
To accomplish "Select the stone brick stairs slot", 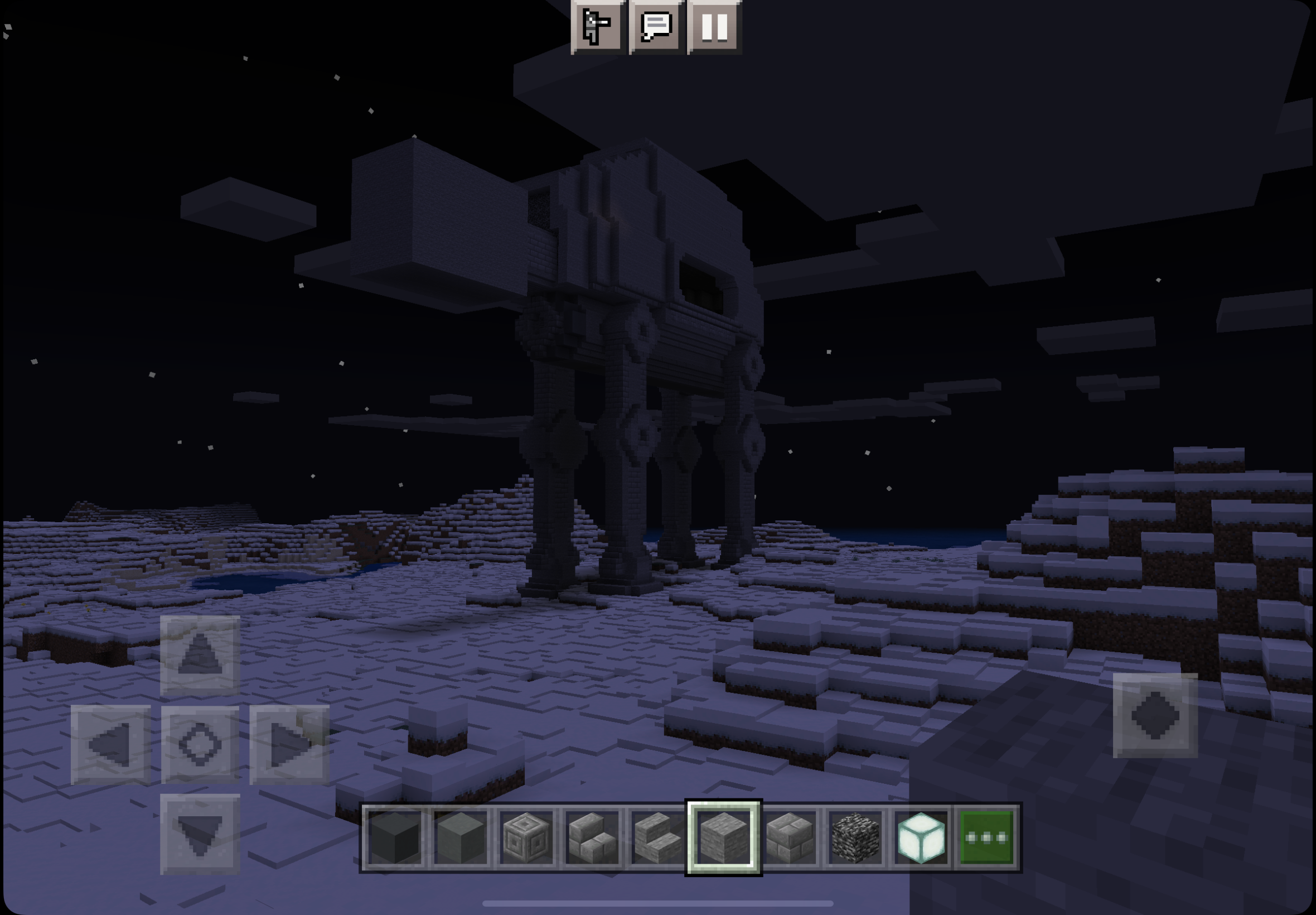I will 592,837.
